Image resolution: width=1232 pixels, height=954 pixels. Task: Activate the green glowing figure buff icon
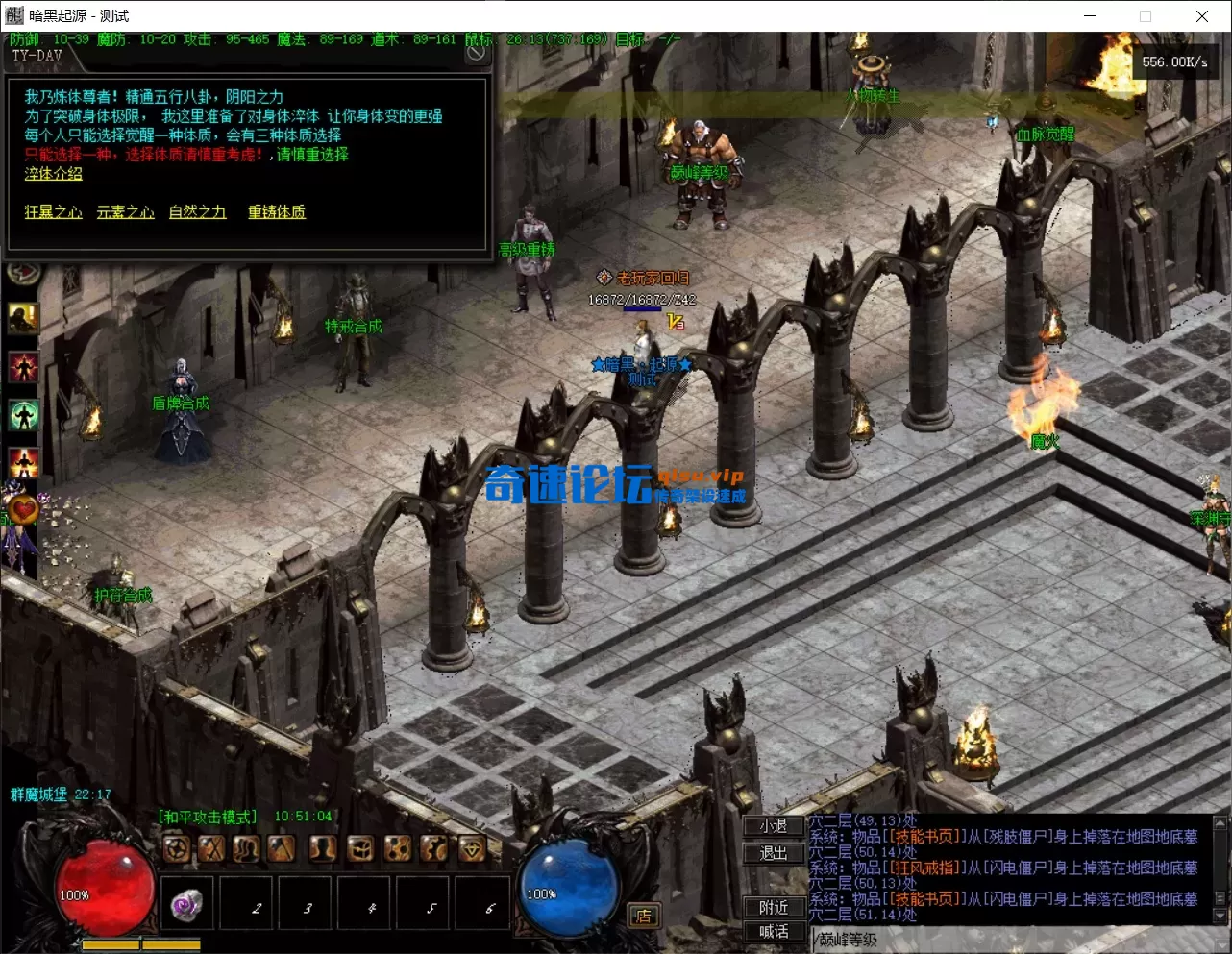pyautogui.click(x=23, y=415)
